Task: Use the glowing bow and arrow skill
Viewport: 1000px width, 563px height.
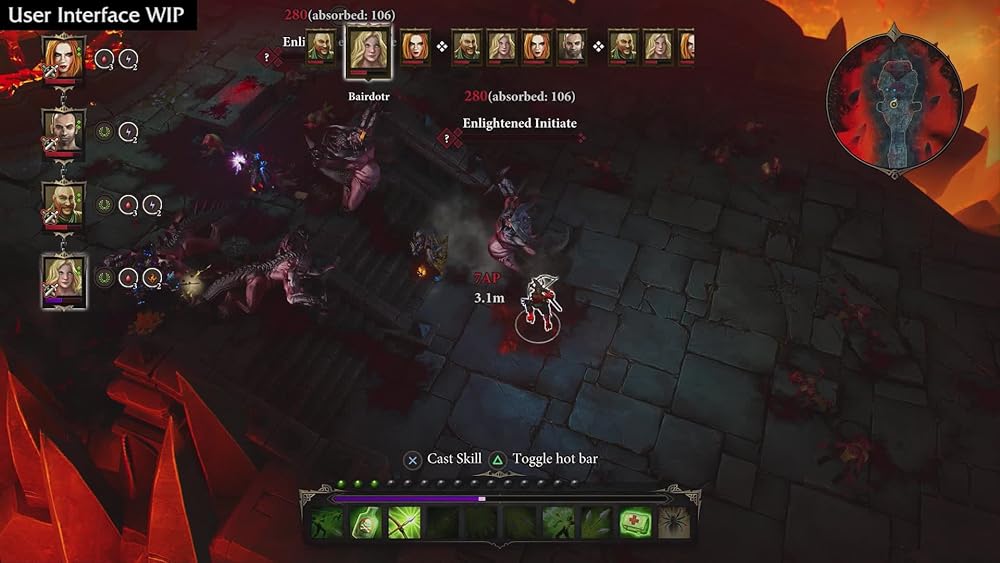Action: click(x=403, y=522)
